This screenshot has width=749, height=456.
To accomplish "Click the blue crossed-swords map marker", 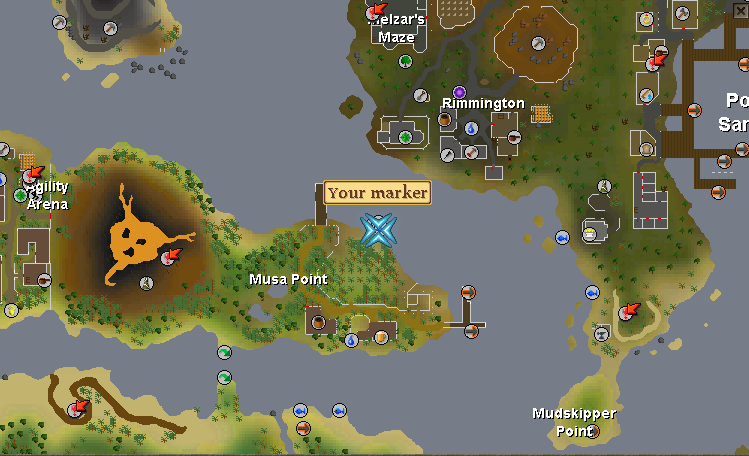I will [378, 230].
